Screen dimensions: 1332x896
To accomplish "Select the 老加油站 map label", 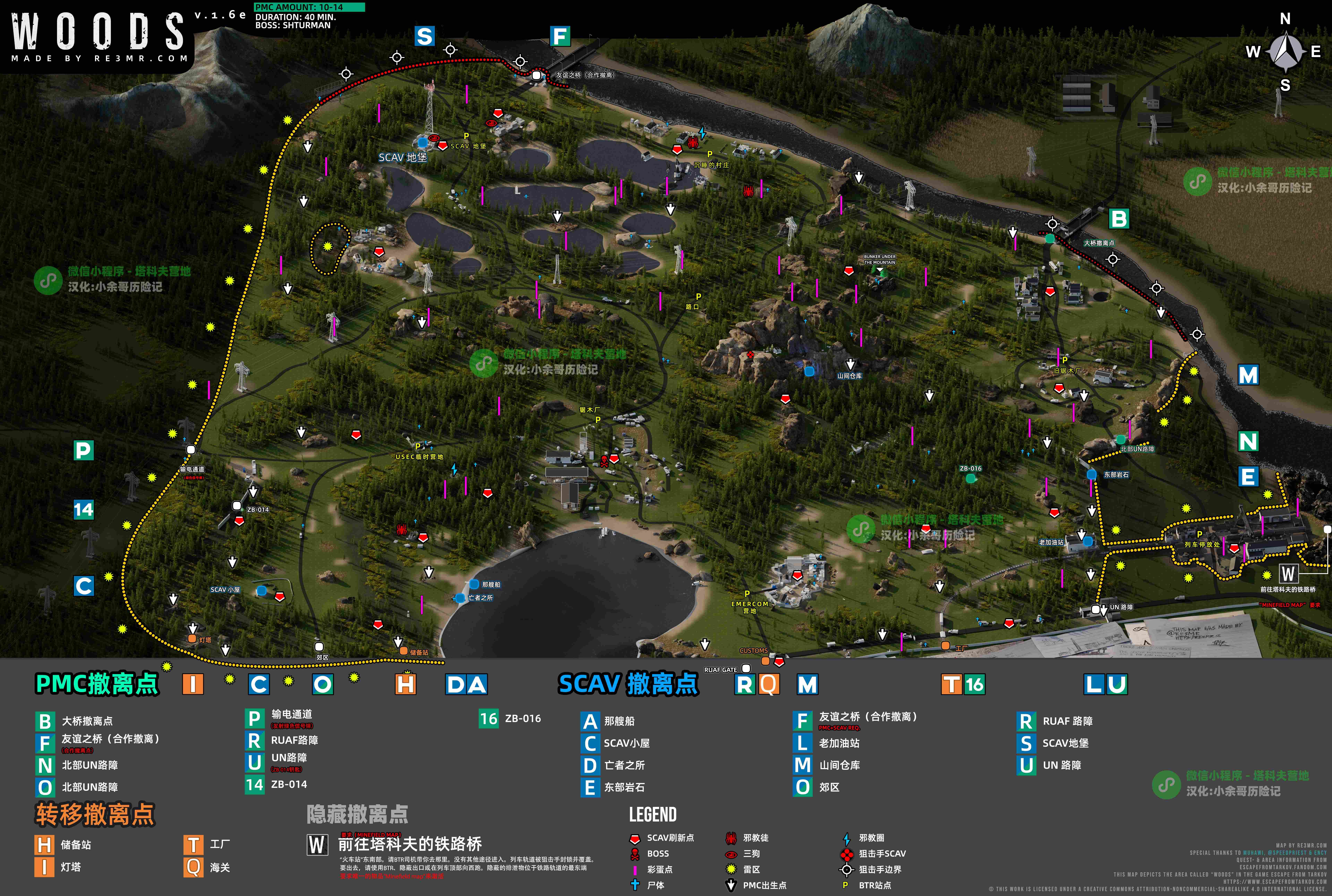I will click(x=1051, y=542).
